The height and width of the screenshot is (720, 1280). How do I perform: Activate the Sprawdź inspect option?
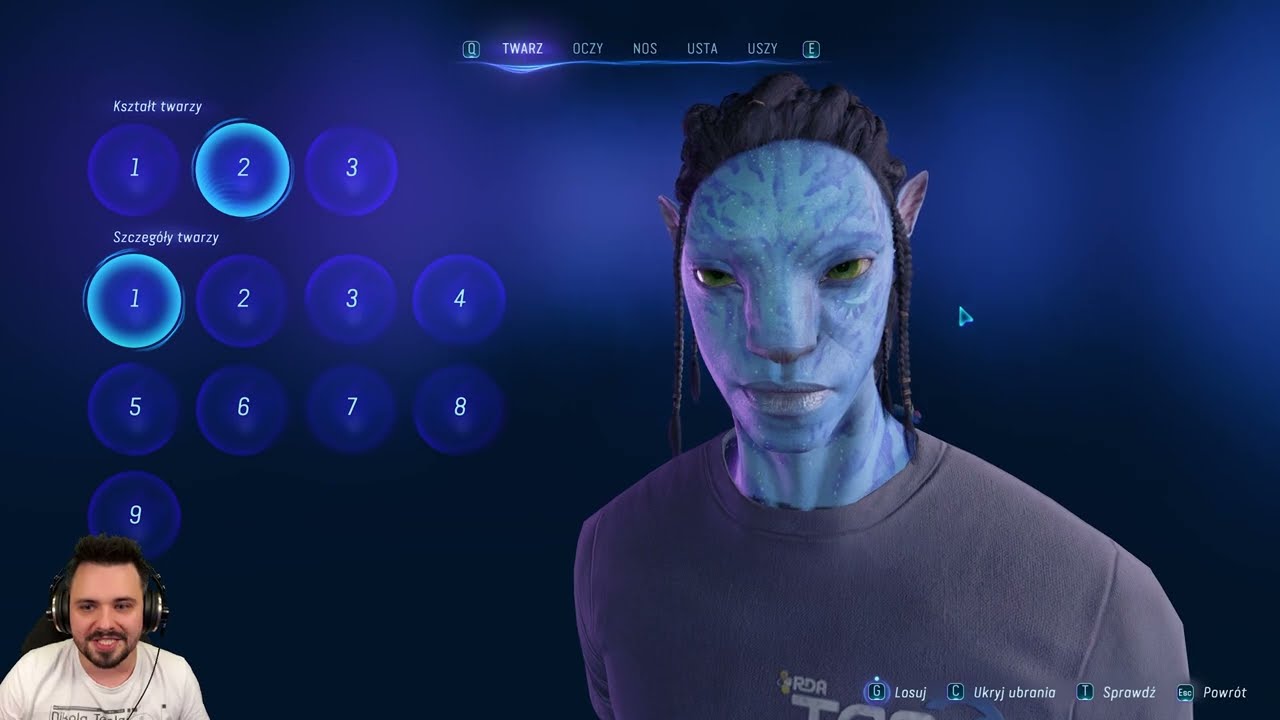[x=1118, y=692]
